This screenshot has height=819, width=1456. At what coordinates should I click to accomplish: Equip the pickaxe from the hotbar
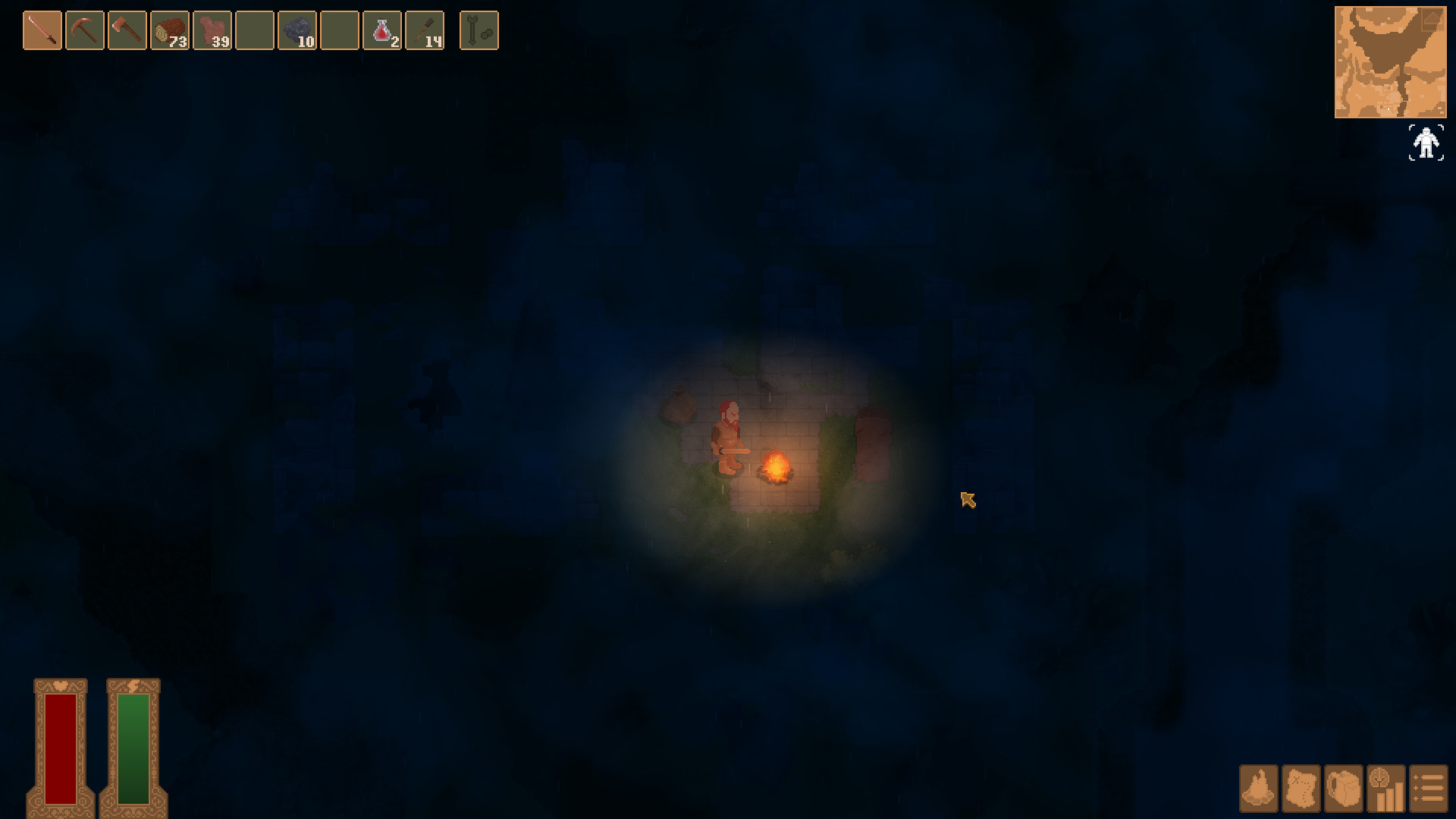point(84,30)
